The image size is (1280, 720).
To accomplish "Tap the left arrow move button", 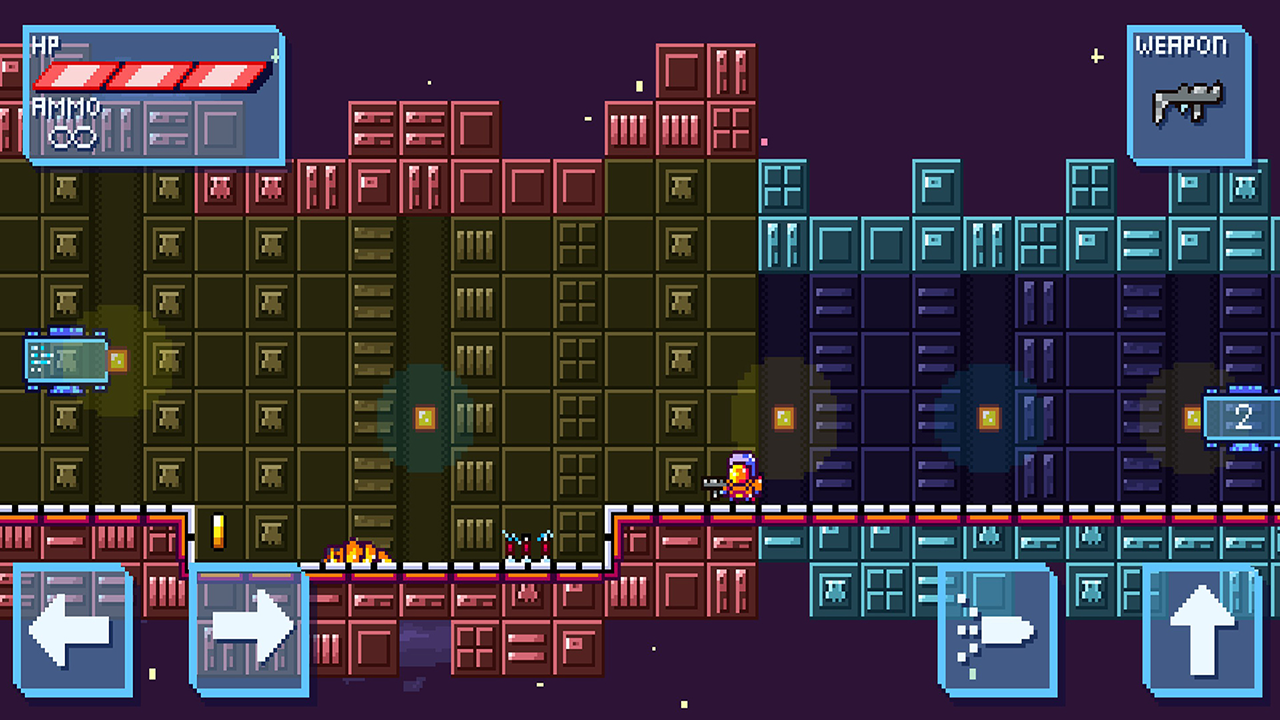I will 72,629.
